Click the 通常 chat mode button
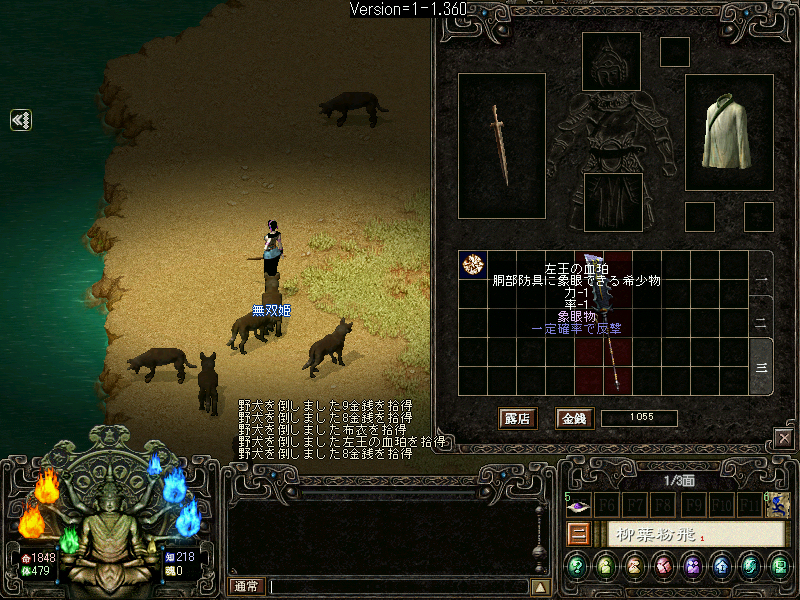Screen dimensions: 800x600 click(x=247, y=587)
